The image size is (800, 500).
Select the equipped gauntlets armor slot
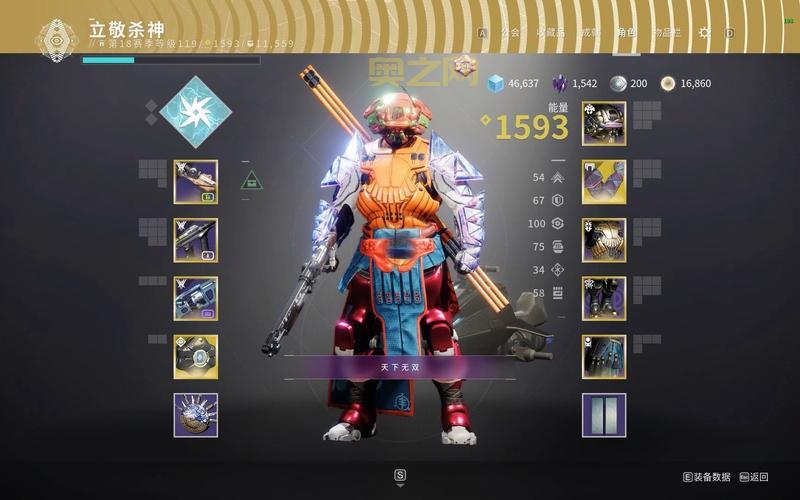(x=604, y=182)
